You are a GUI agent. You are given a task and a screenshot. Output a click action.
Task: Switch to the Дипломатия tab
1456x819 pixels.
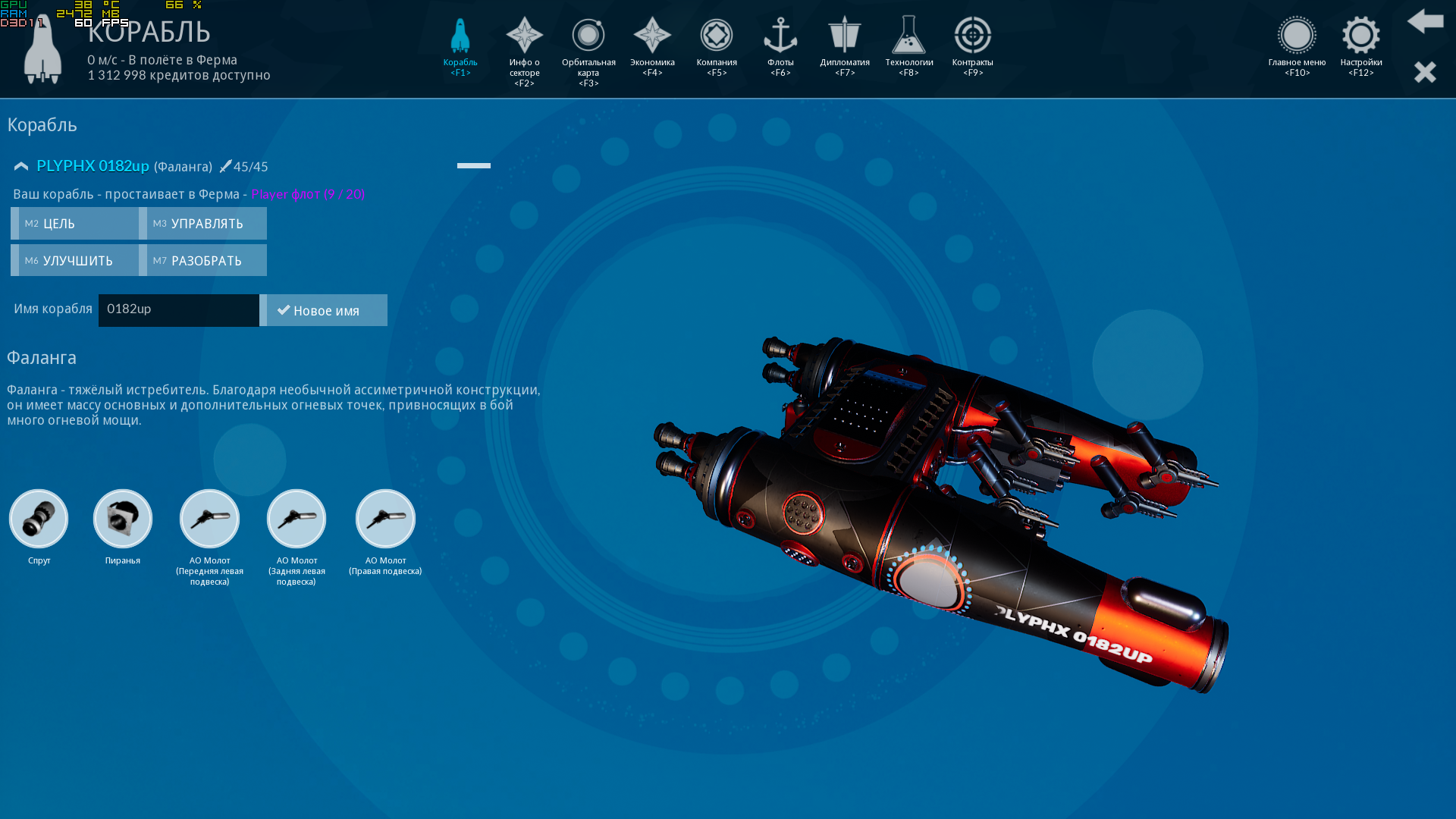tap(844, 45)
